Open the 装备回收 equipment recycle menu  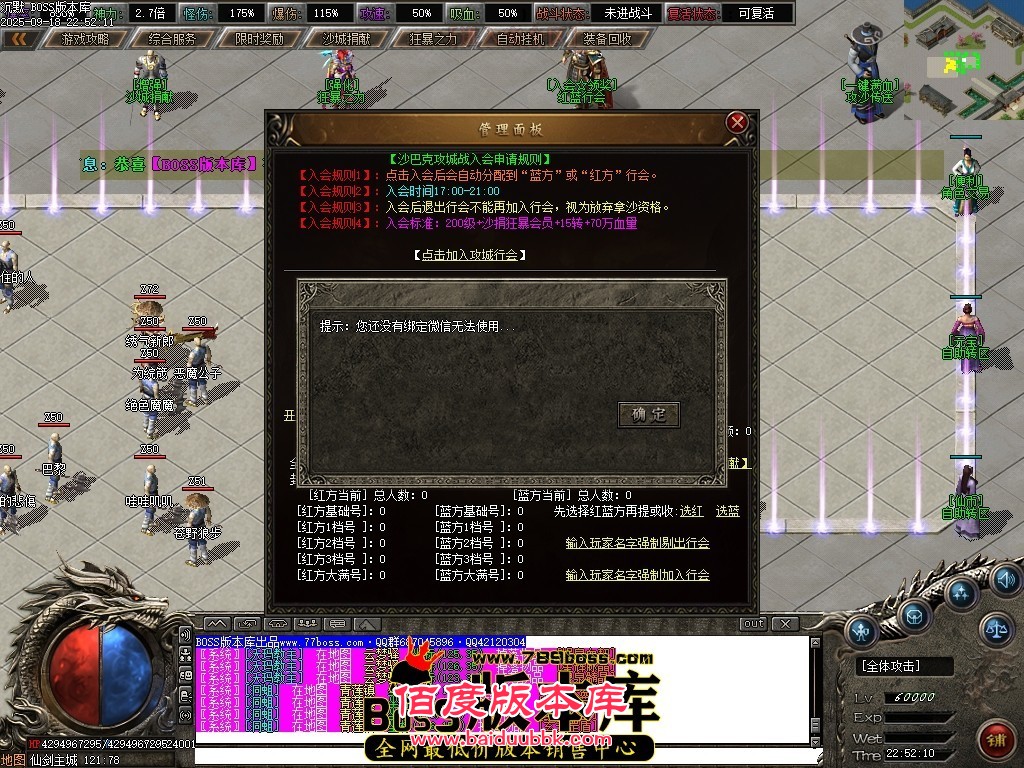606,39
